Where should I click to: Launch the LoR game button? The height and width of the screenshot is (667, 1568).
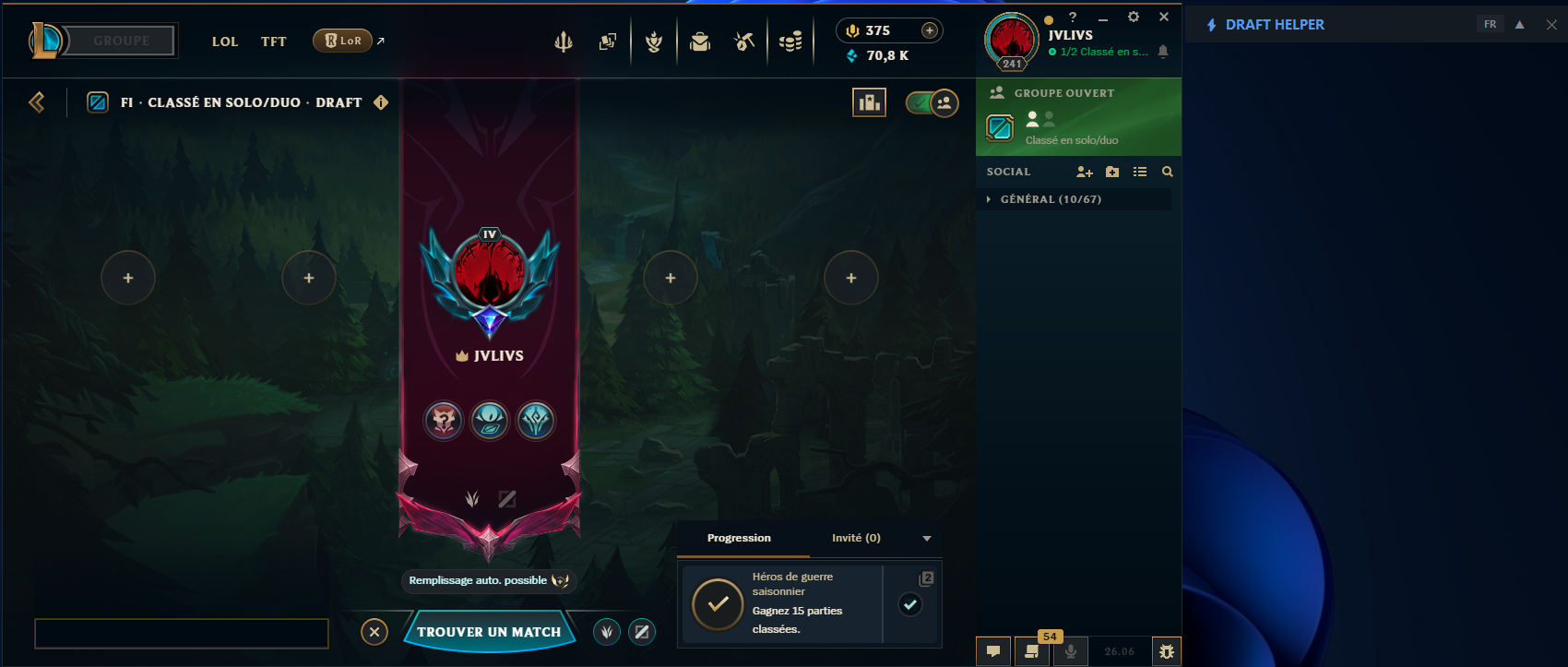tap(343, 41)
